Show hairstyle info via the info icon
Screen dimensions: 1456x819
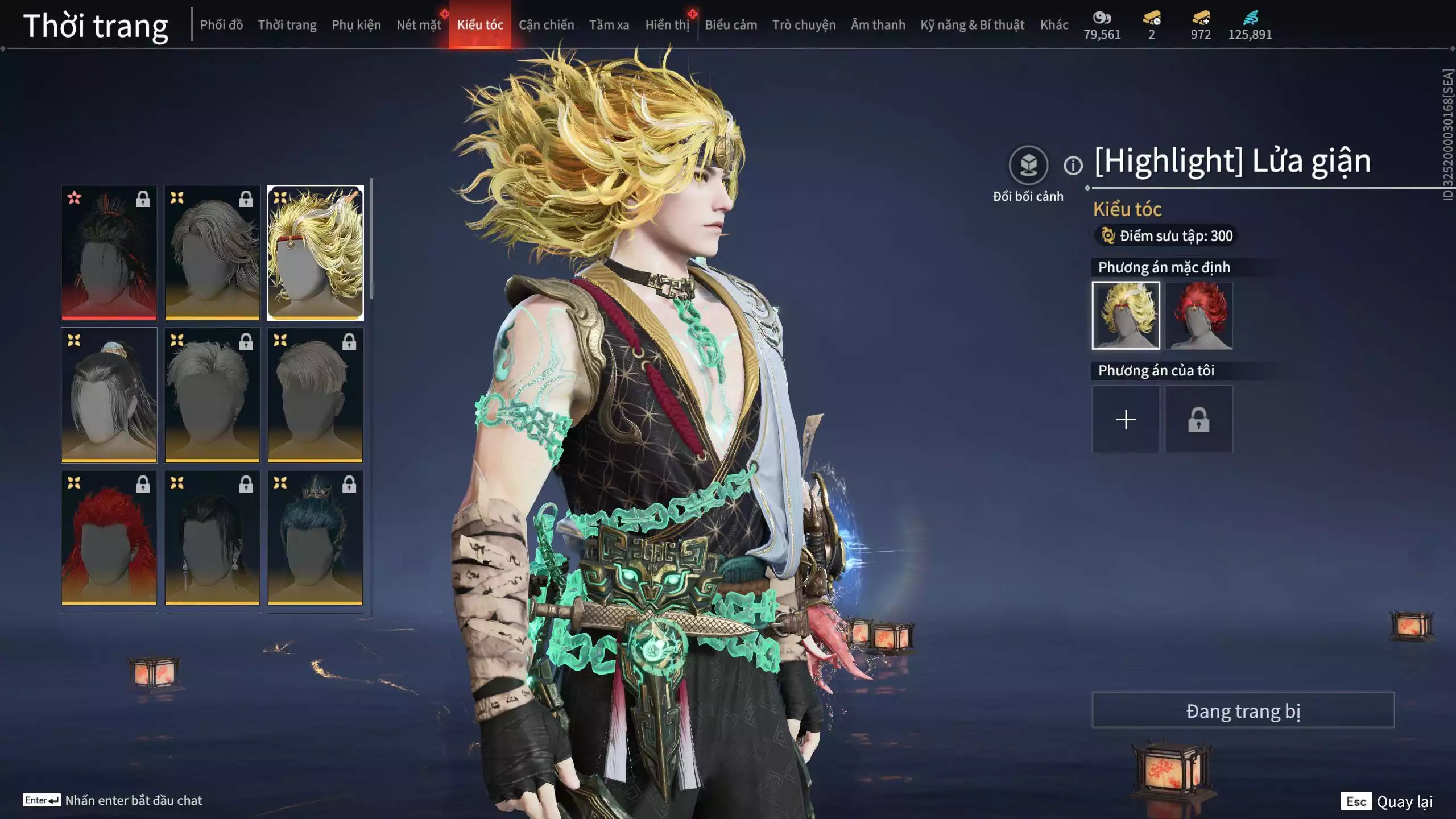pos(1073,166)
